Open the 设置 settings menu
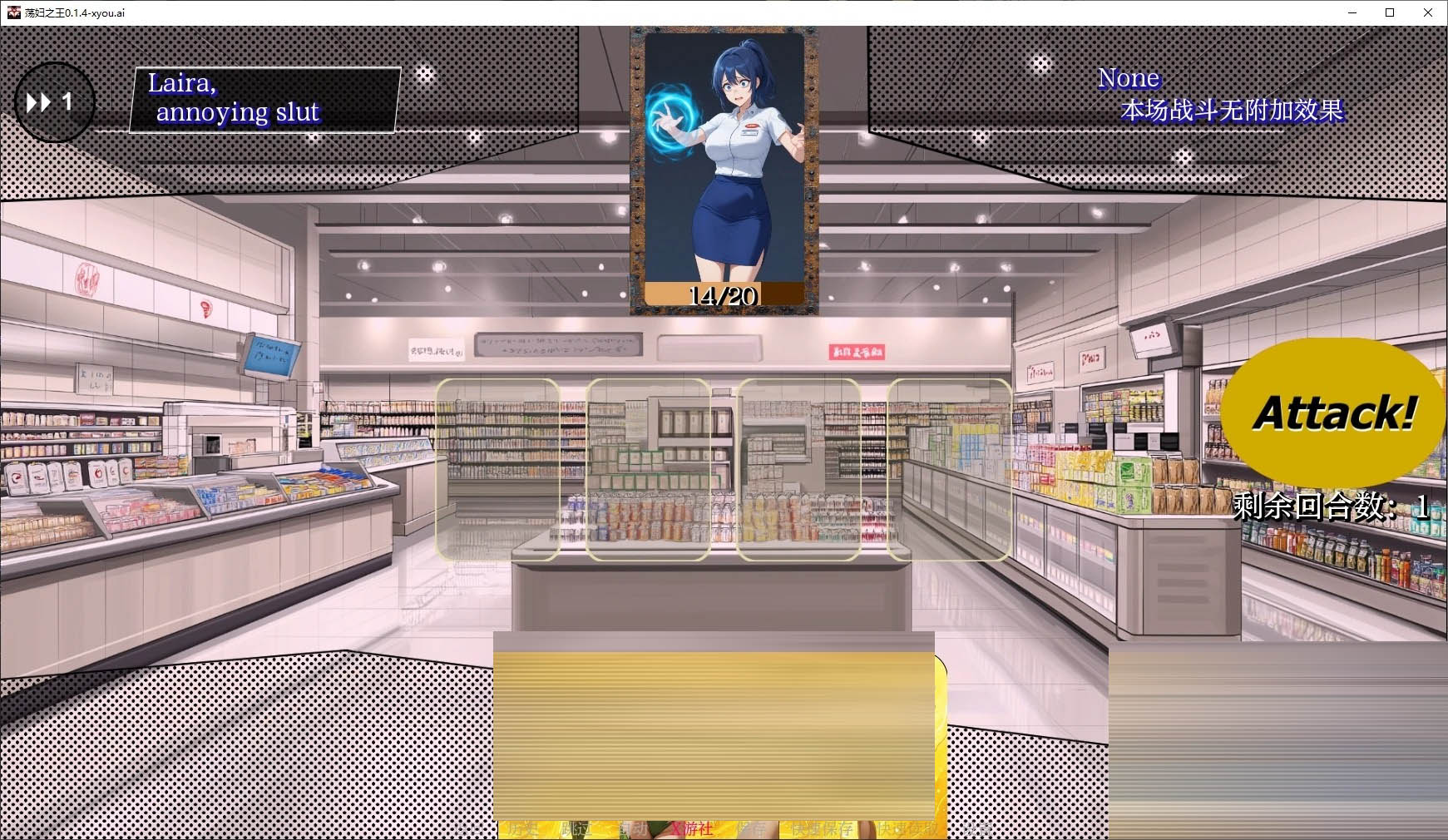This screenshot has width=1448, height=840. pyautogui.click(x=980, y=829)
